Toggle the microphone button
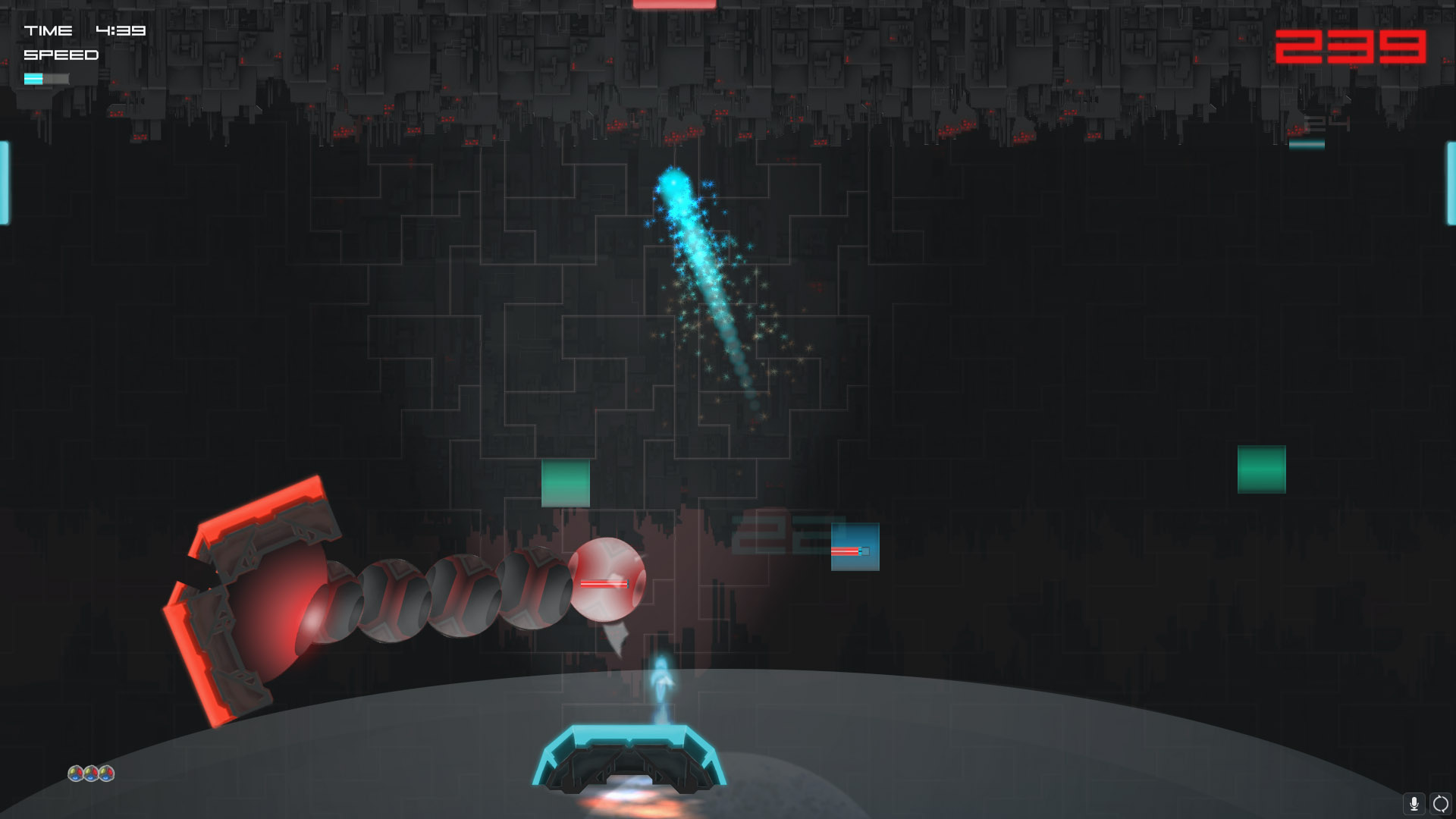Screen dimensions: 1456x819 pyautogui.click(x=1414, y=803)
